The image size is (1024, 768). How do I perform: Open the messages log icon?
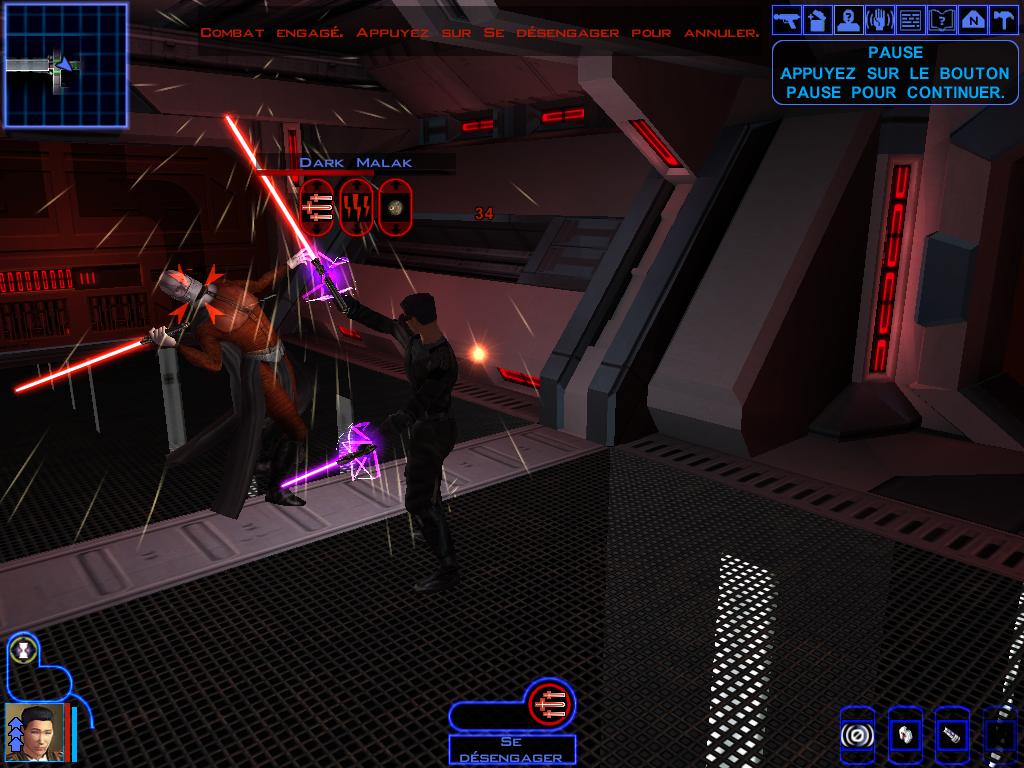(910, 19)
